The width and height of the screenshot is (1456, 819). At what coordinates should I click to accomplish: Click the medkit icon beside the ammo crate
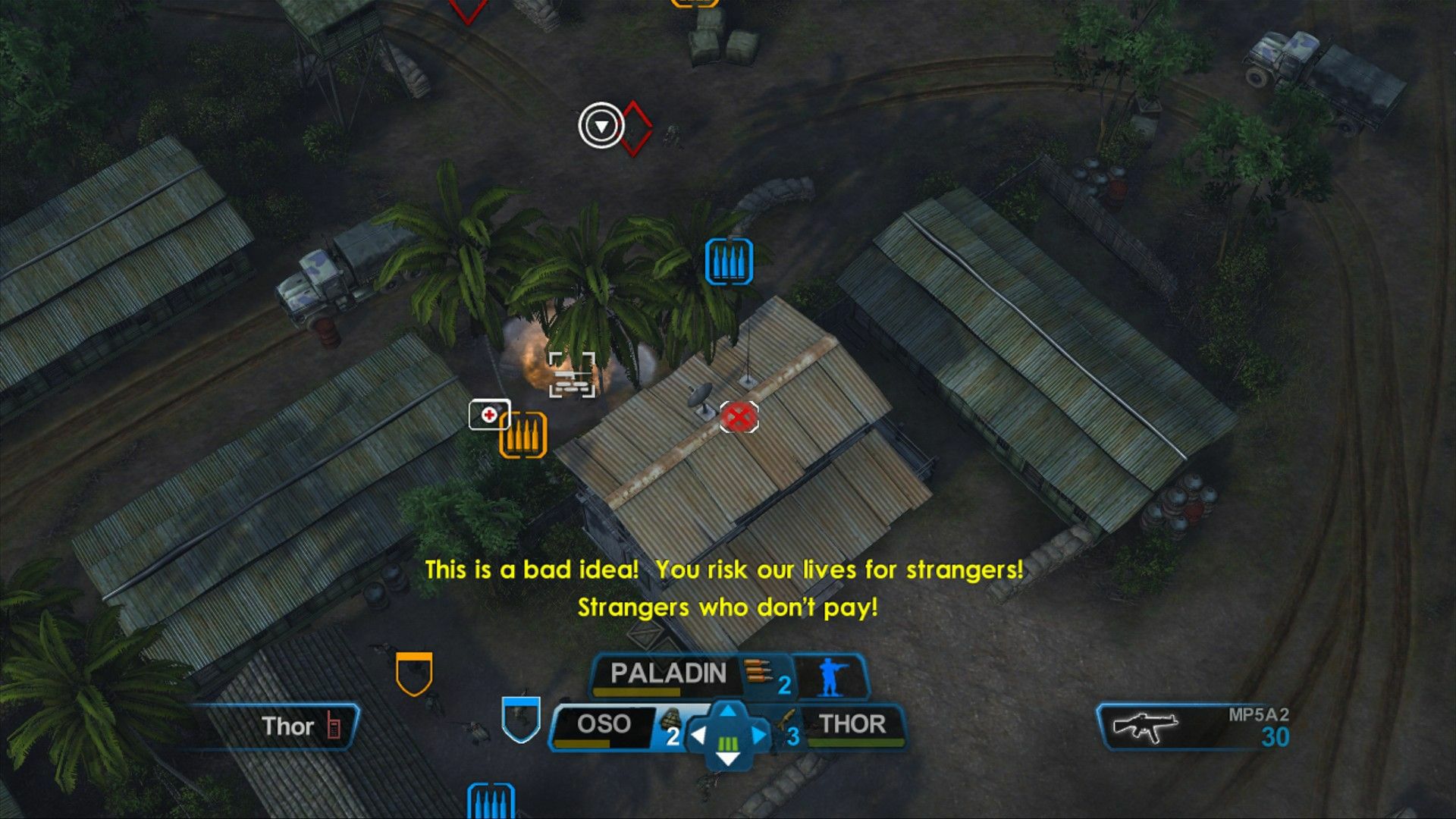489,416
